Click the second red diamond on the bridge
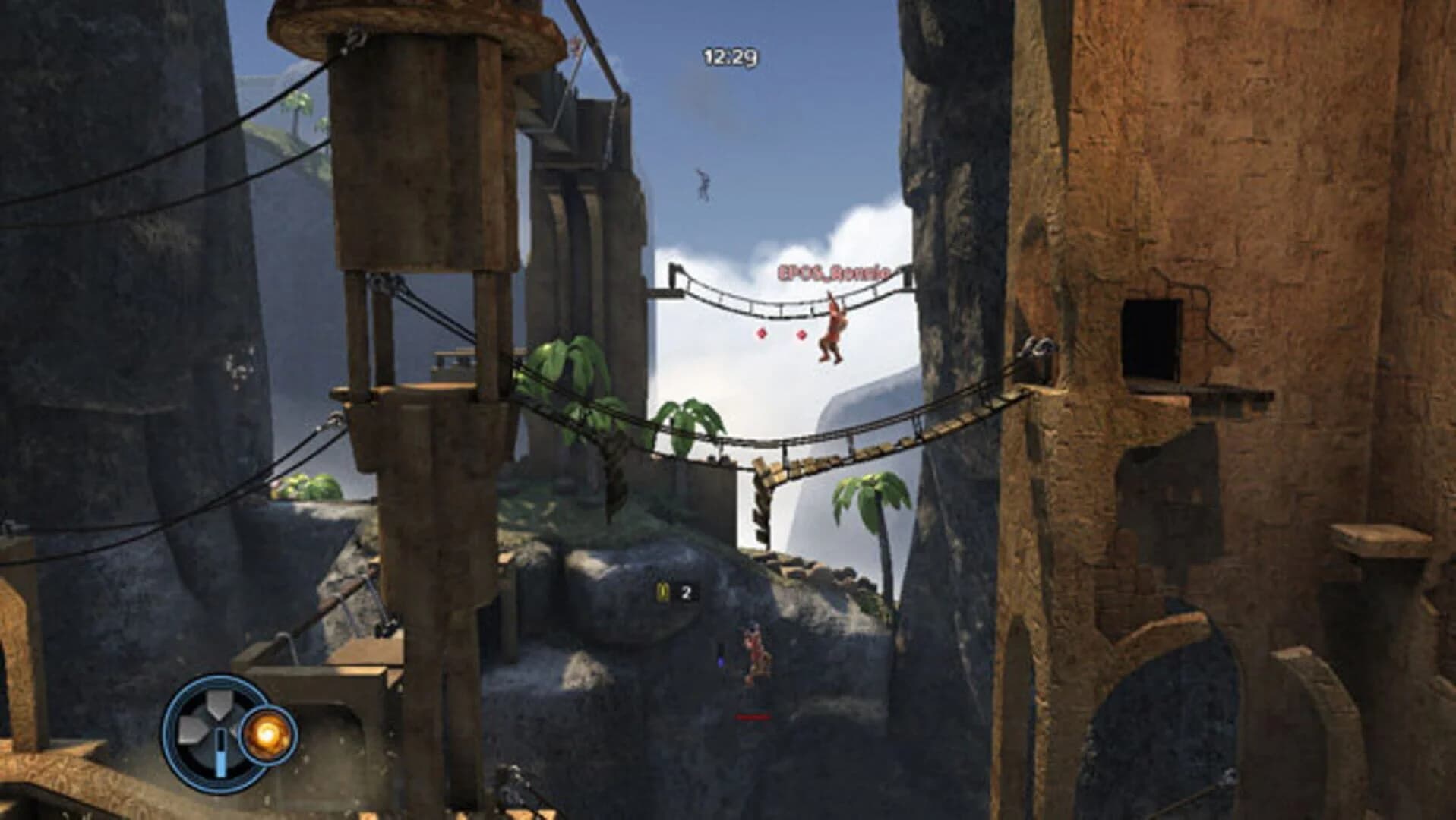The height and width of the screenshot is (820, 1456). tap(803, 333)
